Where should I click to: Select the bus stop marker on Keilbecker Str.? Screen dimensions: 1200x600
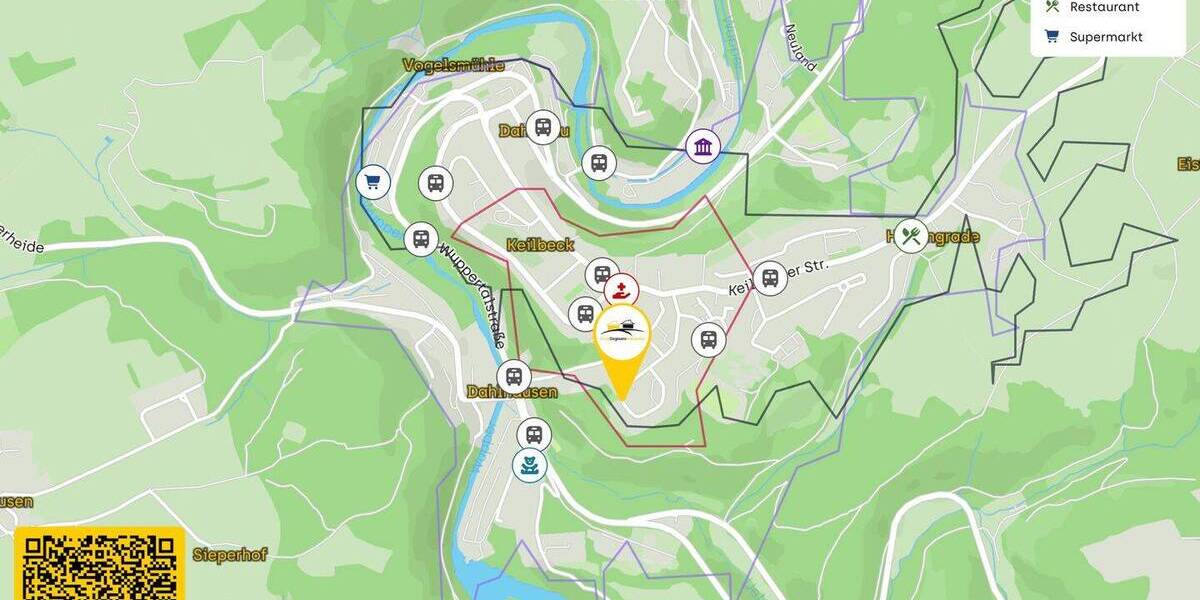click(770, 278)
